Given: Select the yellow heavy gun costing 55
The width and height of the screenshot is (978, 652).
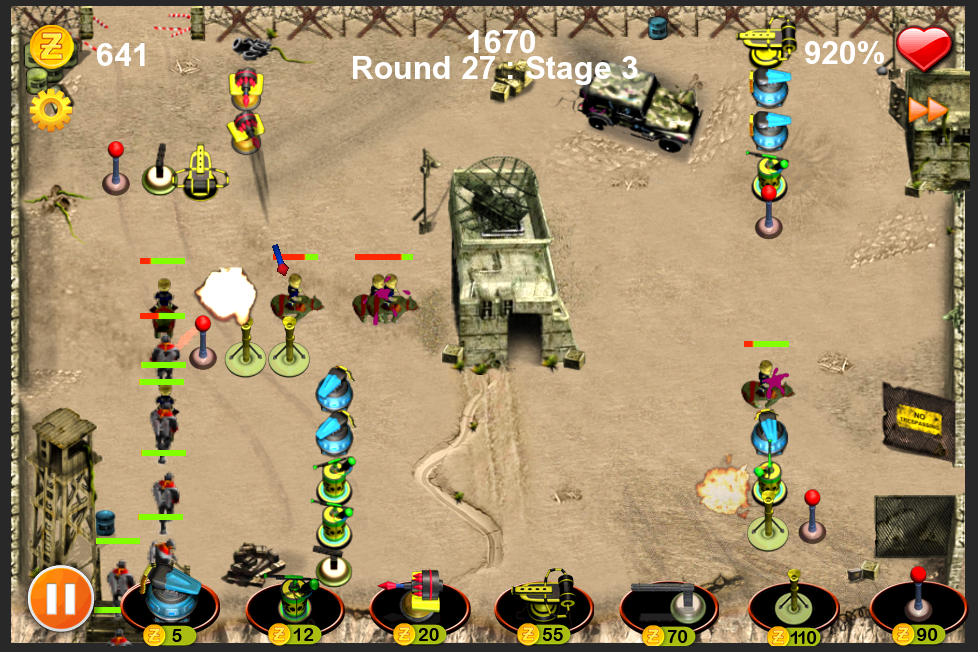Looking at the screenshot, I should [544, 602].
